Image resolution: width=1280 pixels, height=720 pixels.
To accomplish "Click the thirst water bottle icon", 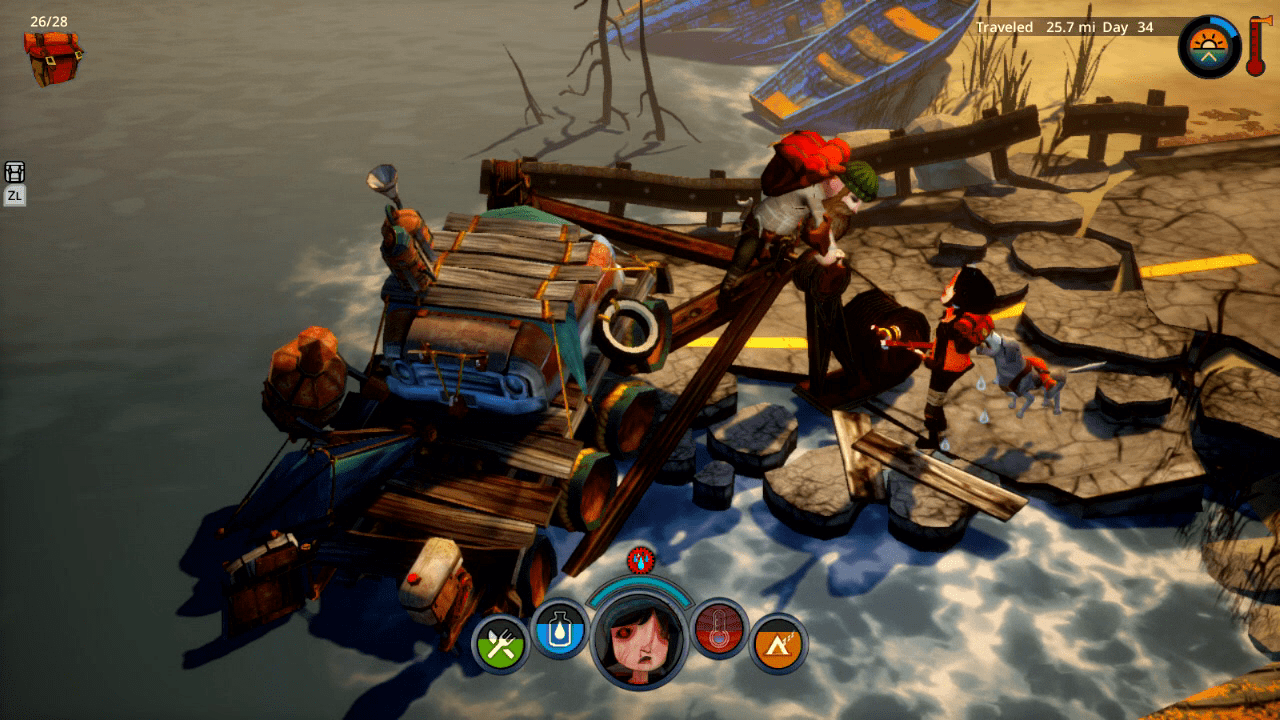I will tap(559, 628).
